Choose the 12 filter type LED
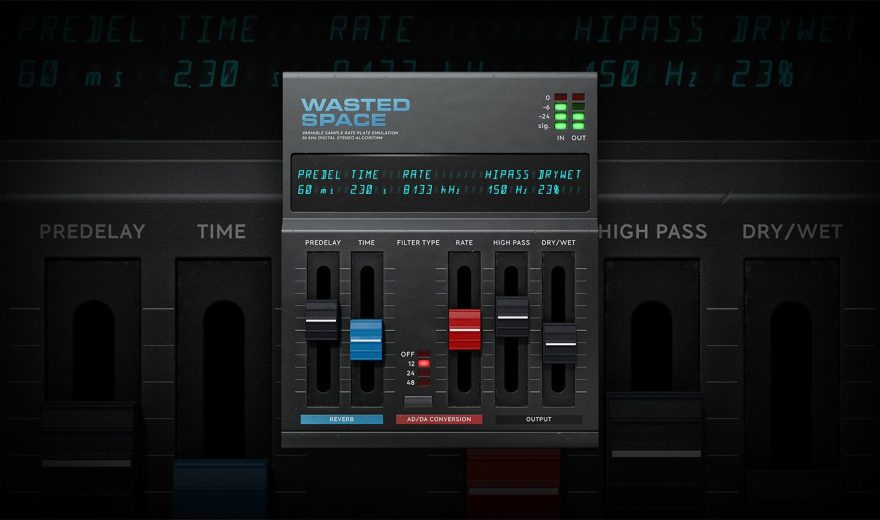 (424, 363)
